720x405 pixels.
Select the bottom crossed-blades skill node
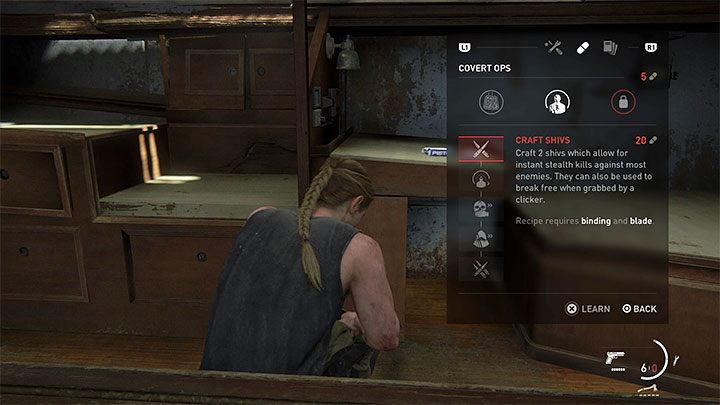coord(480,267)
